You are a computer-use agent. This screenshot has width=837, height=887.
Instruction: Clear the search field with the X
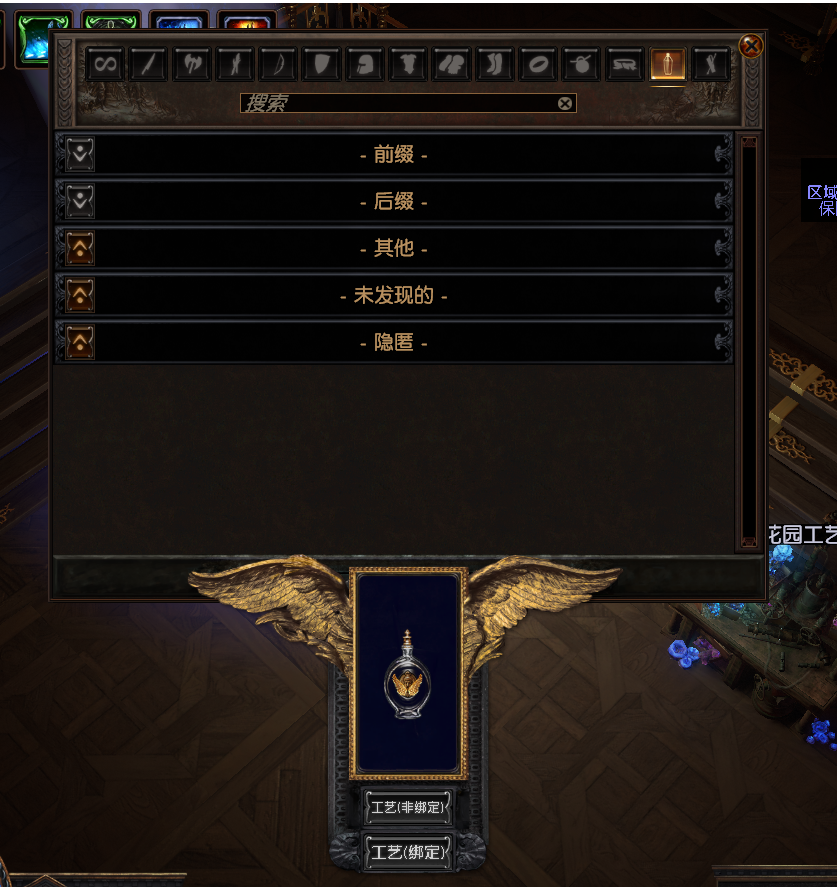point(565,103)
